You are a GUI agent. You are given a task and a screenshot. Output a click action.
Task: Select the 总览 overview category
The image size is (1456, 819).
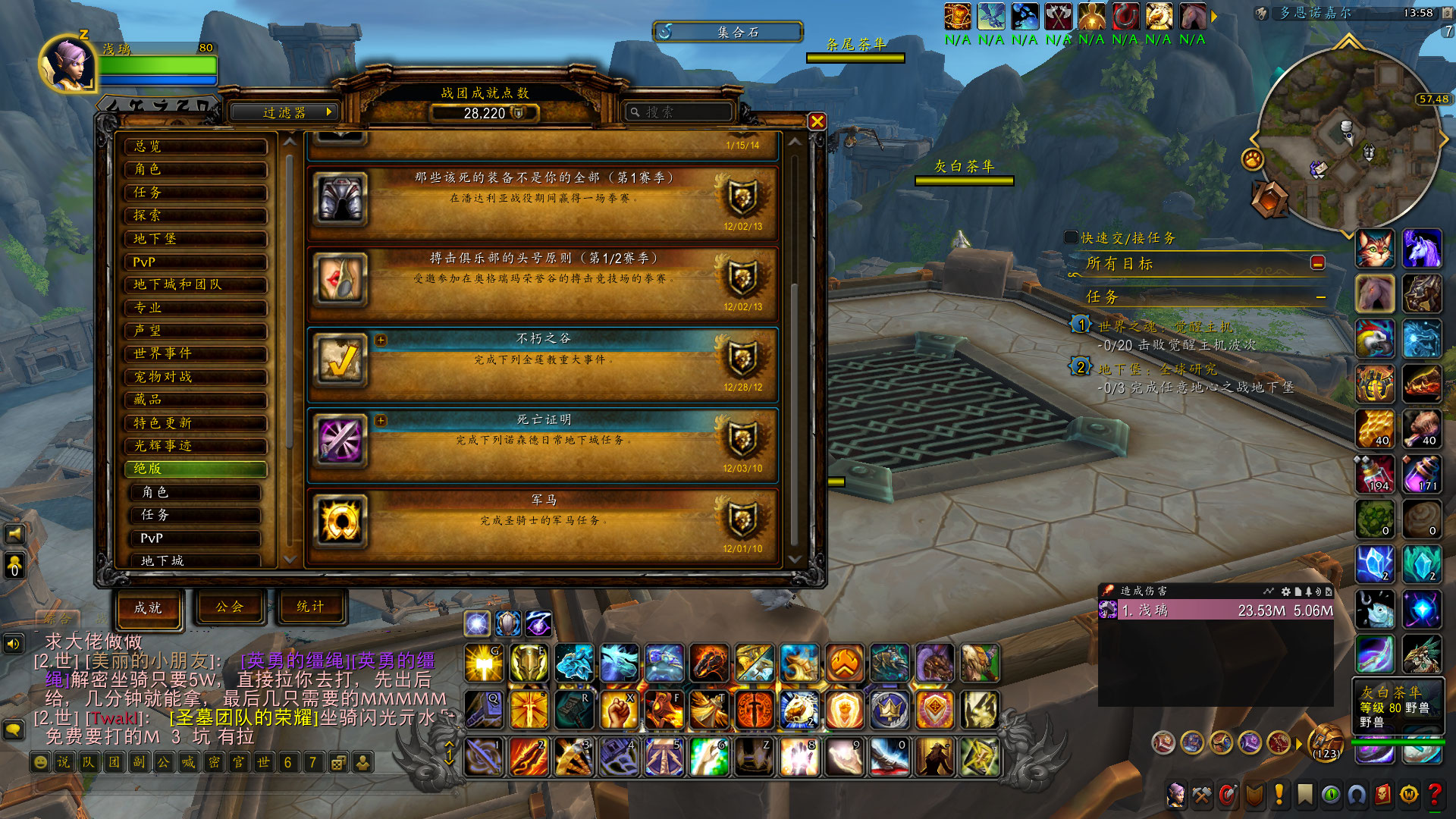click(x=196, y=146)
